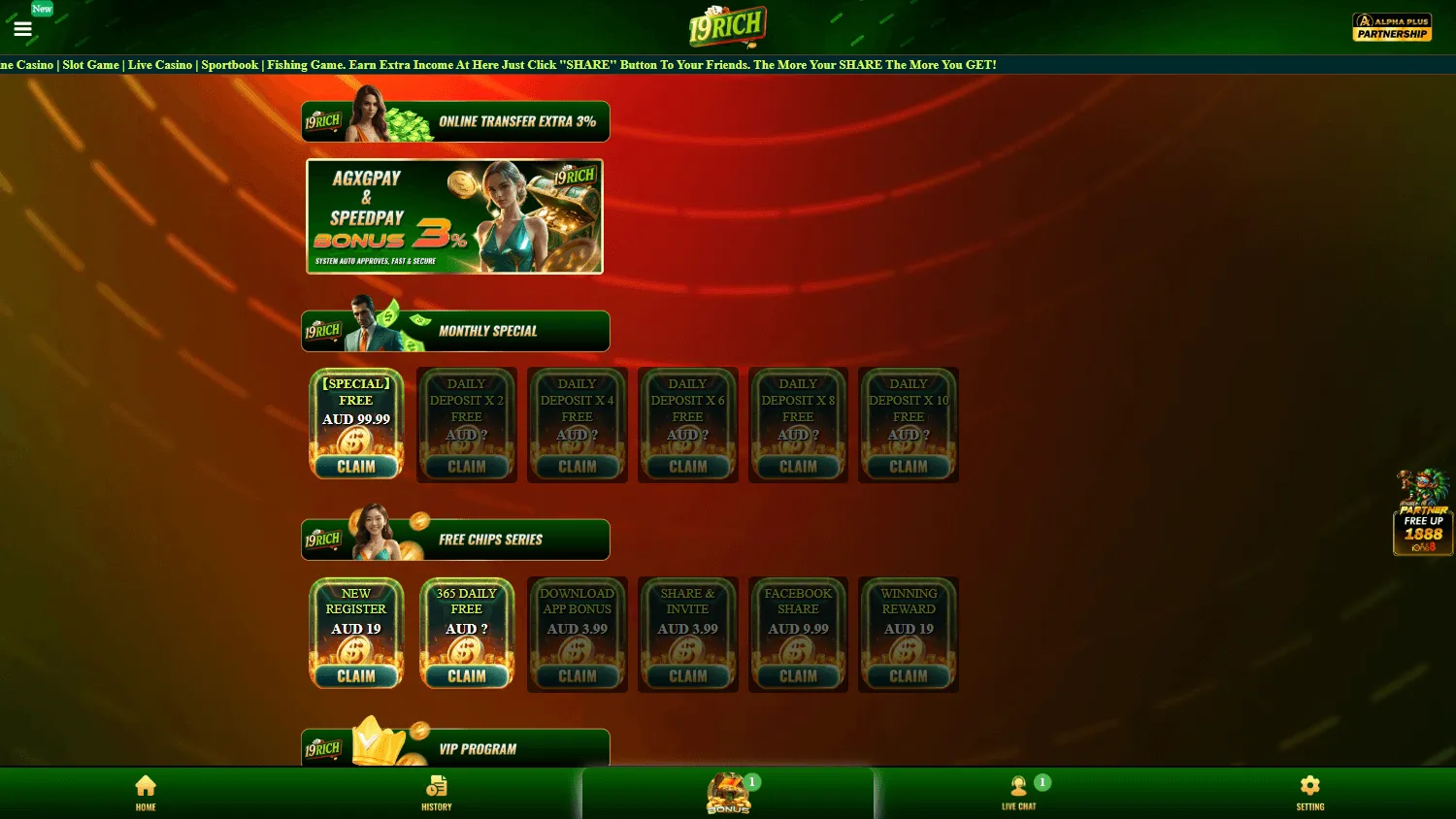Viewport: 1456px width, 819px height.
Task: Open the Setting gear icon
Action: point(1309,793)
